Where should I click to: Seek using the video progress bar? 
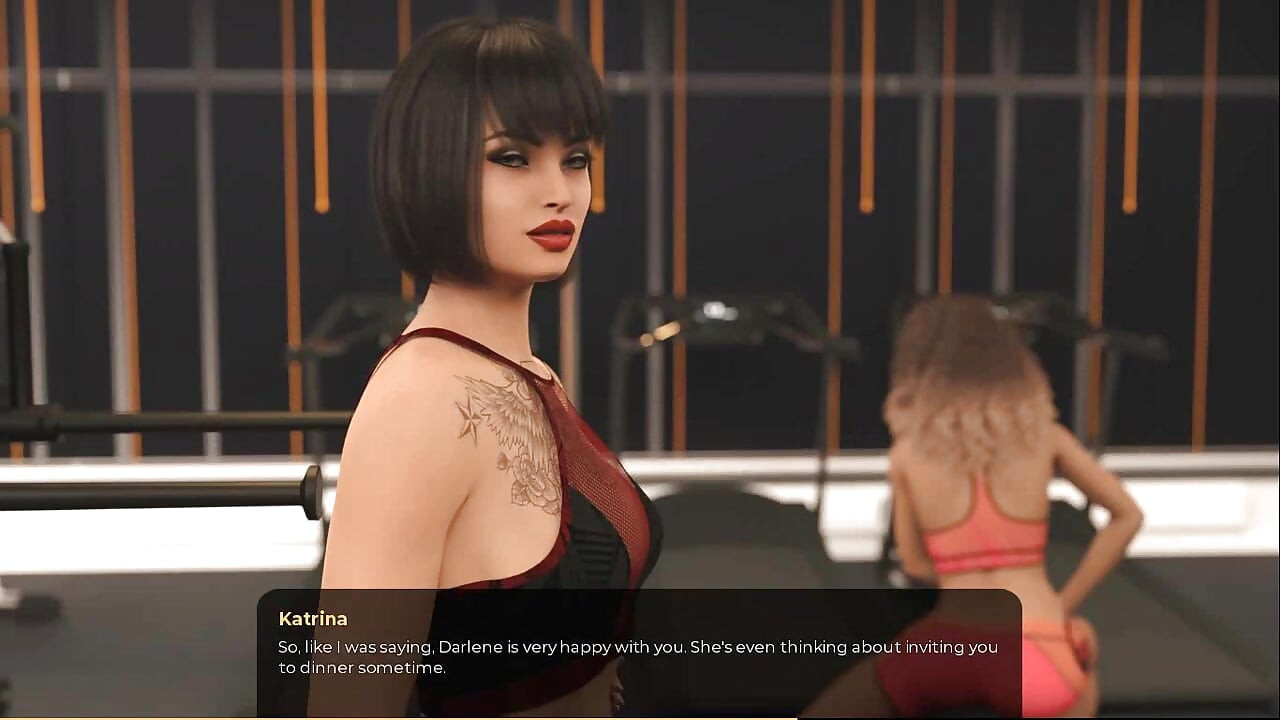pyautogui.click(x=640, y=717)
